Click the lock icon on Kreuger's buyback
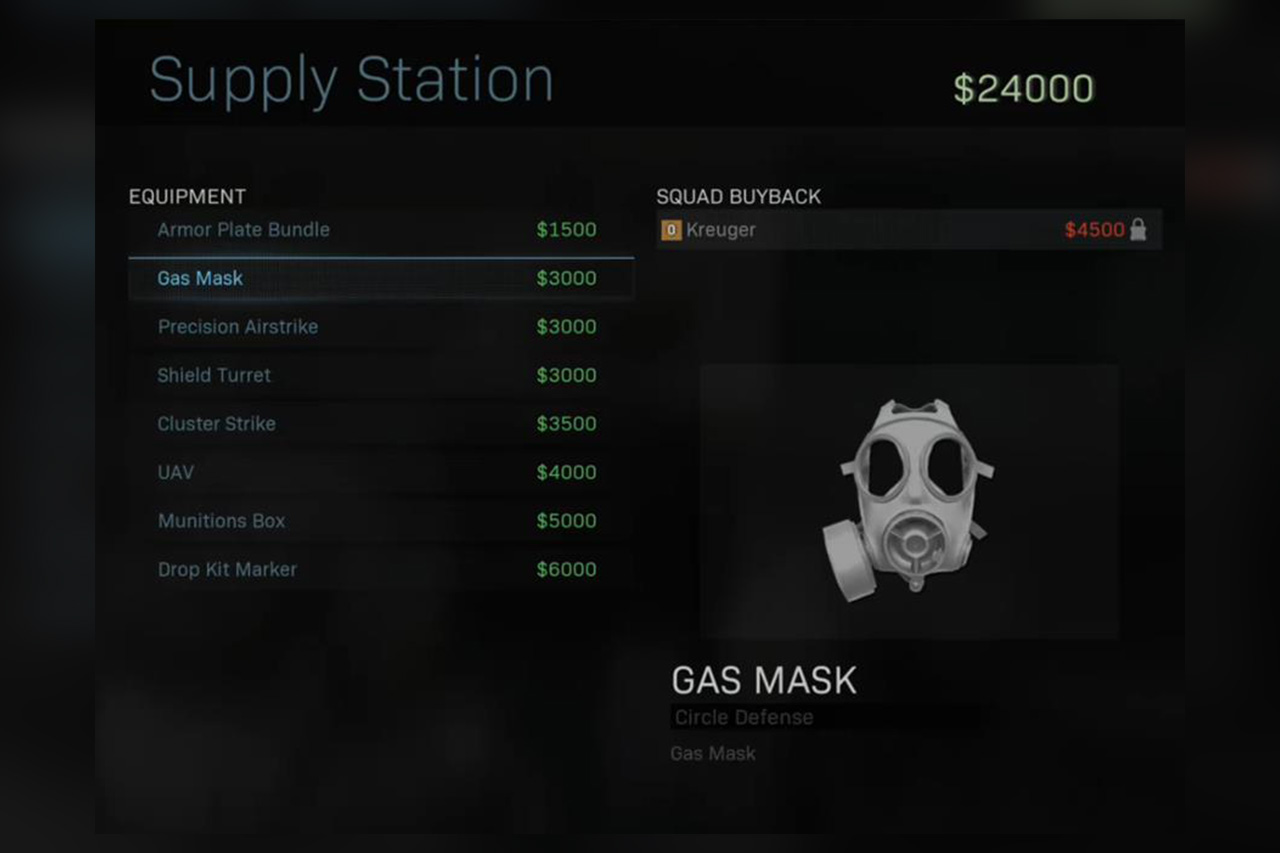 (1139, 229)
